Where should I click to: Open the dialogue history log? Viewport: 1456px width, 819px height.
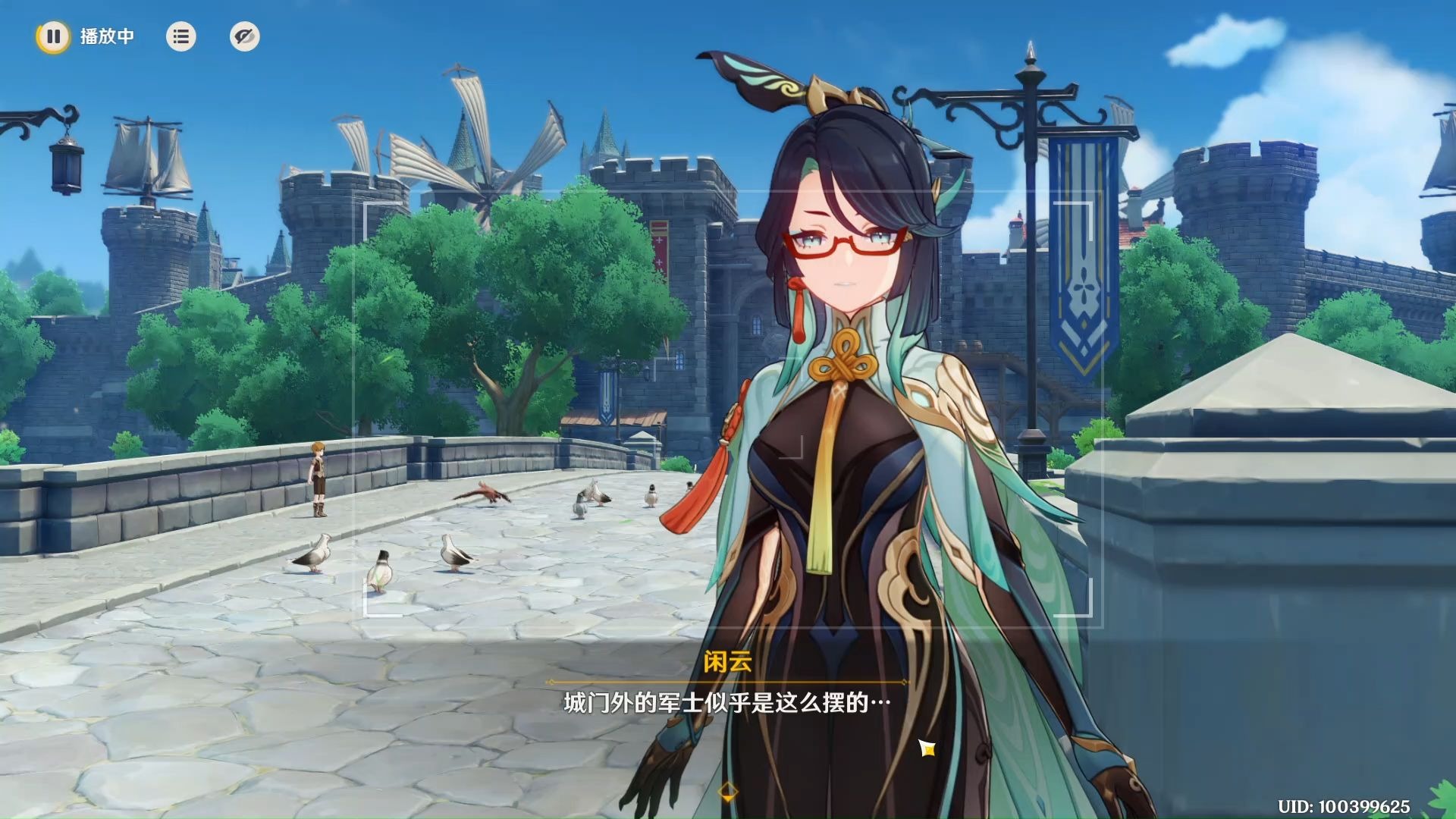pos(180,36)
